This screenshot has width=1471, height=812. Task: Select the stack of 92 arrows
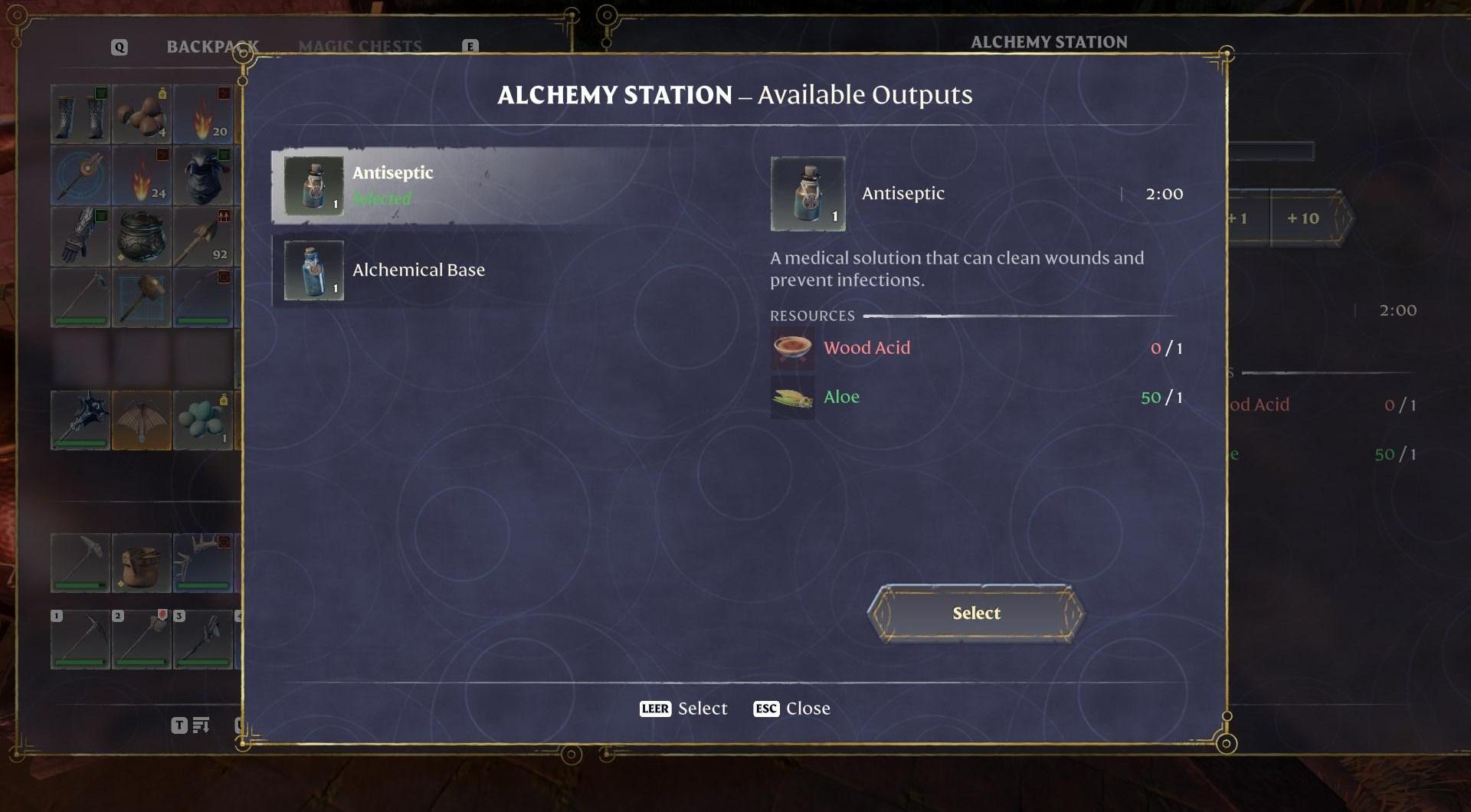coord(203,237)
